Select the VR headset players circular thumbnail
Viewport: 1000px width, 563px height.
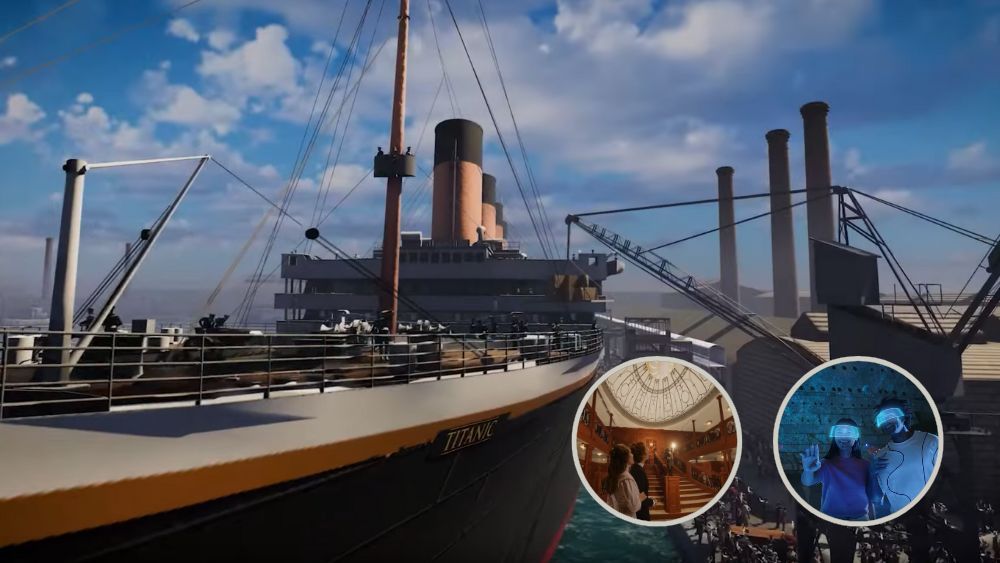(858, 441)
